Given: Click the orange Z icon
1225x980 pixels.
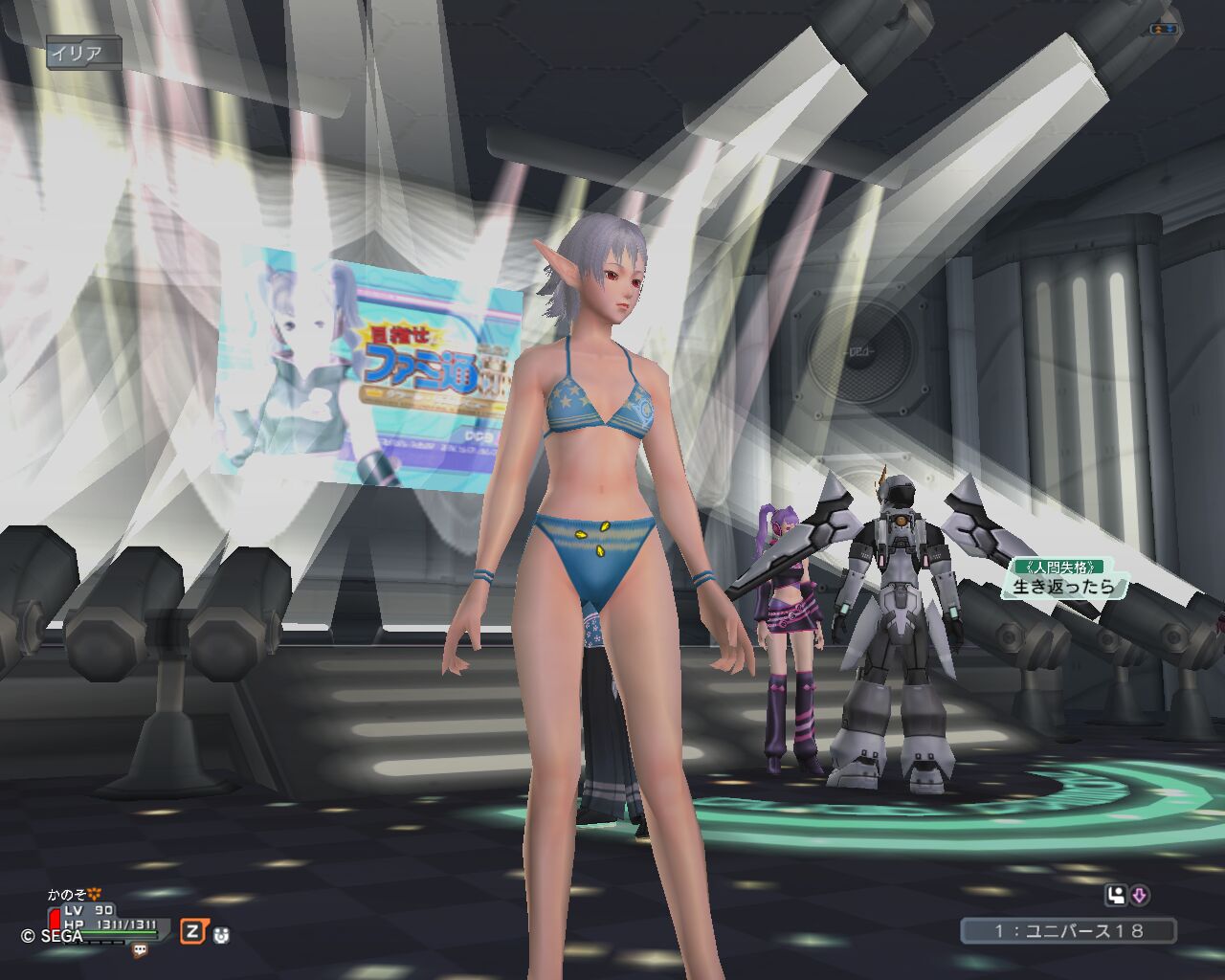Looking at the screenshot, I should (193, 931).
